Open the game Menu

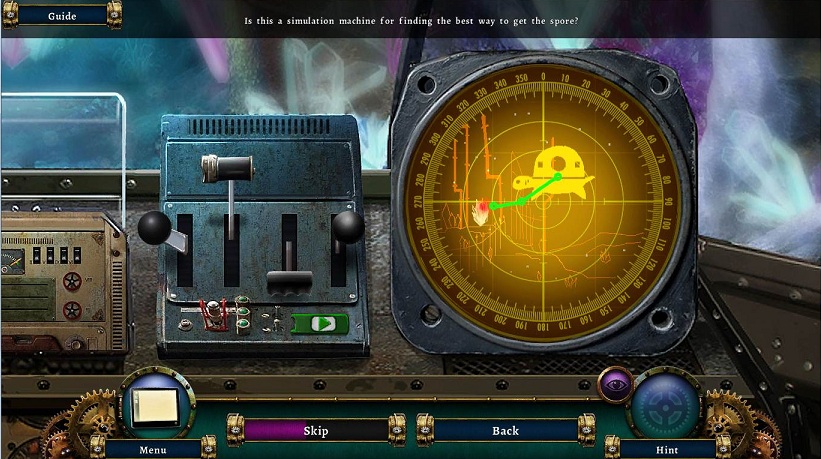coord(153,449)
